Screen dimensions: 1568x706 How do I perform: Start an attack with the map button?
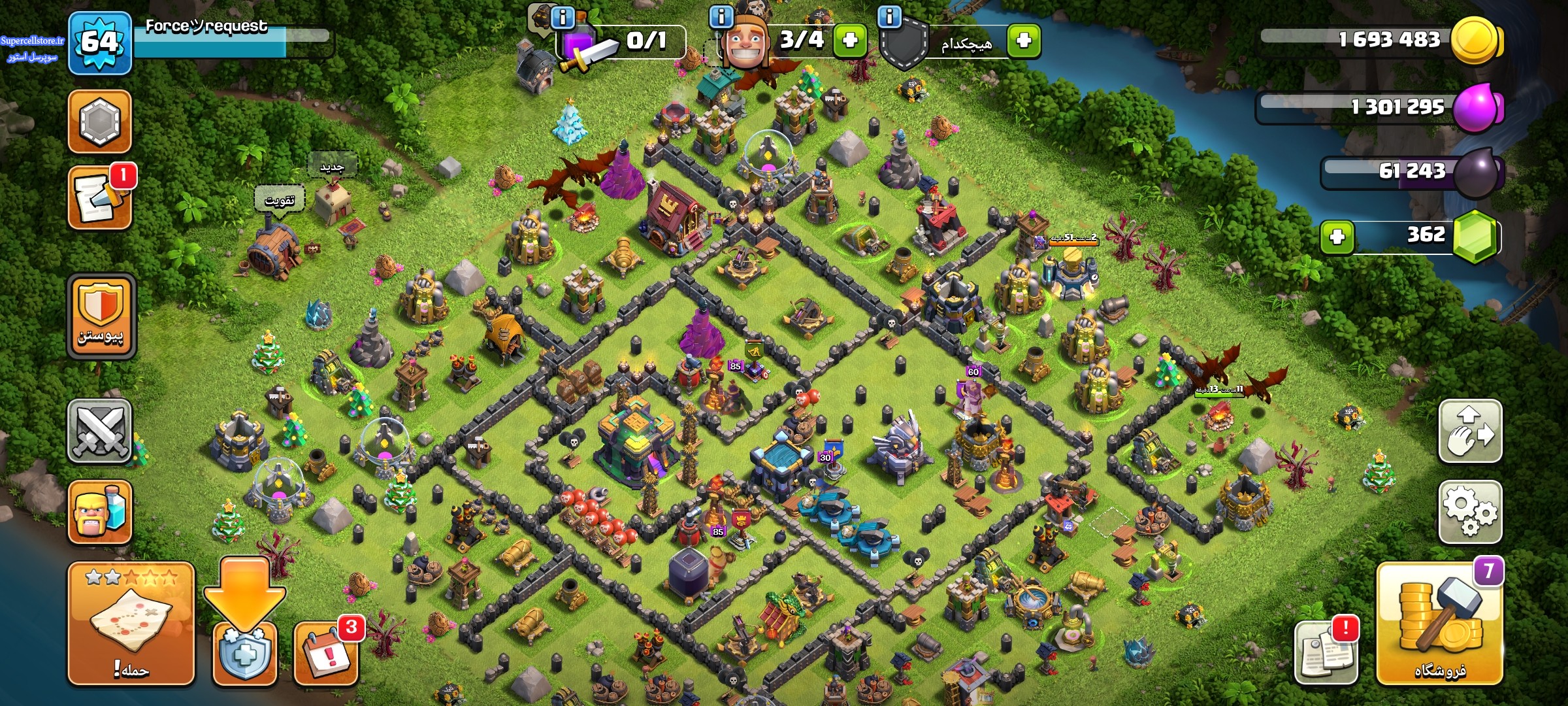click(131, 624)
